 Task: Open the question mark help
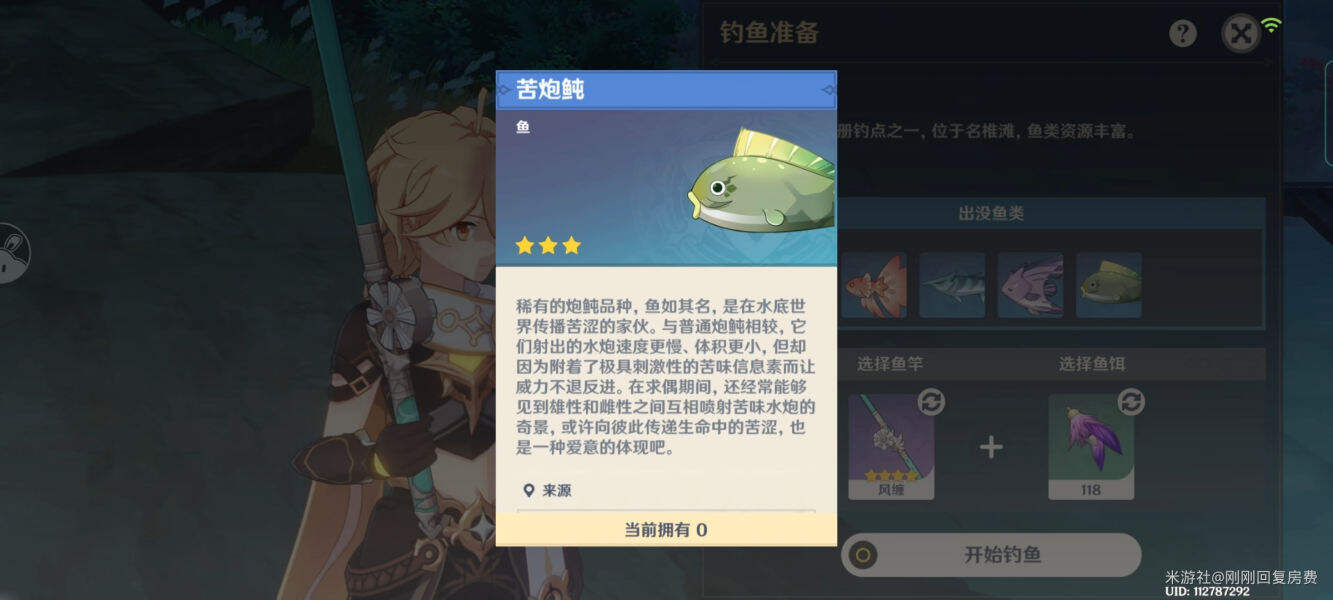click(1183, 34)
